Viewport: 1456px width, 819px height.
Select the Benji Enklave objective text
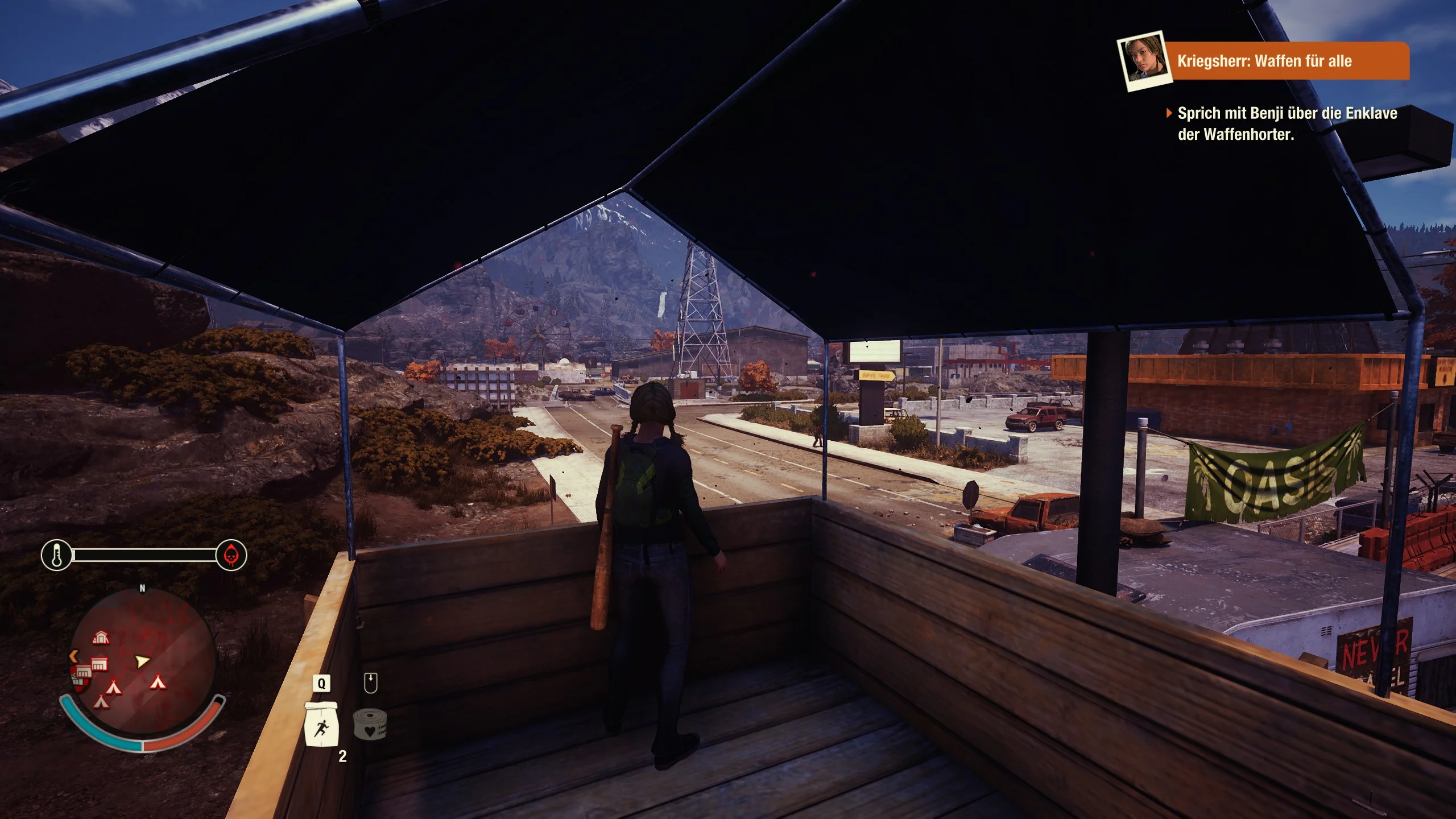tap(1287, 123)
